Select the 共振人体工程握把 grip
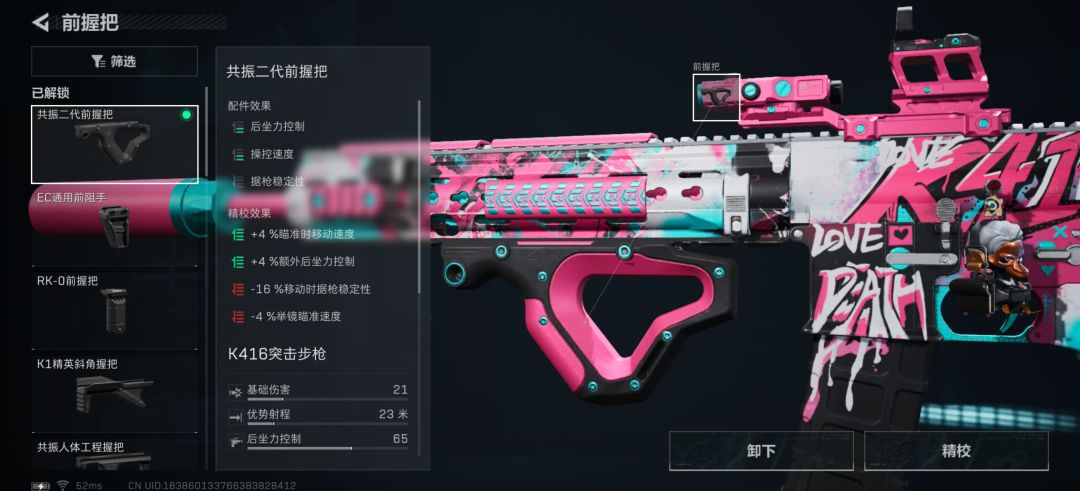1080x491 pixels. click(114, 455)
